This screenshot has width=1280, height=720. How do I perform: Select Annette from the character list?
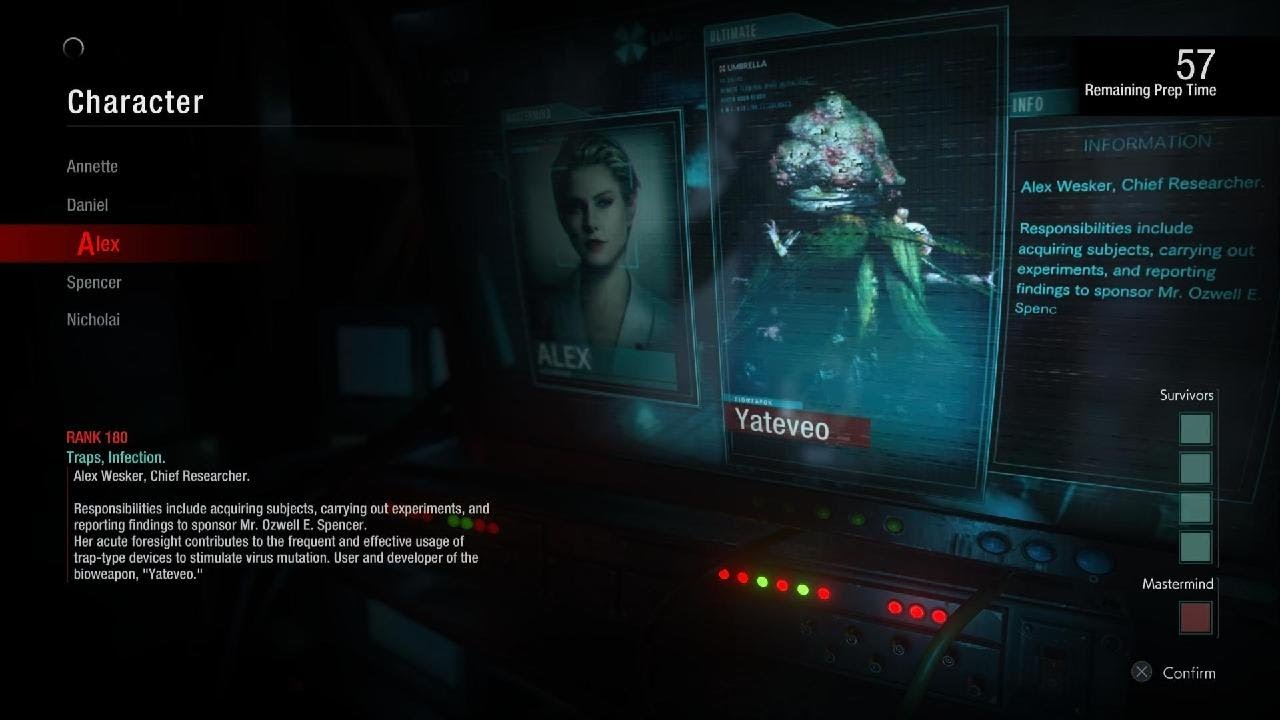[92, 167]
